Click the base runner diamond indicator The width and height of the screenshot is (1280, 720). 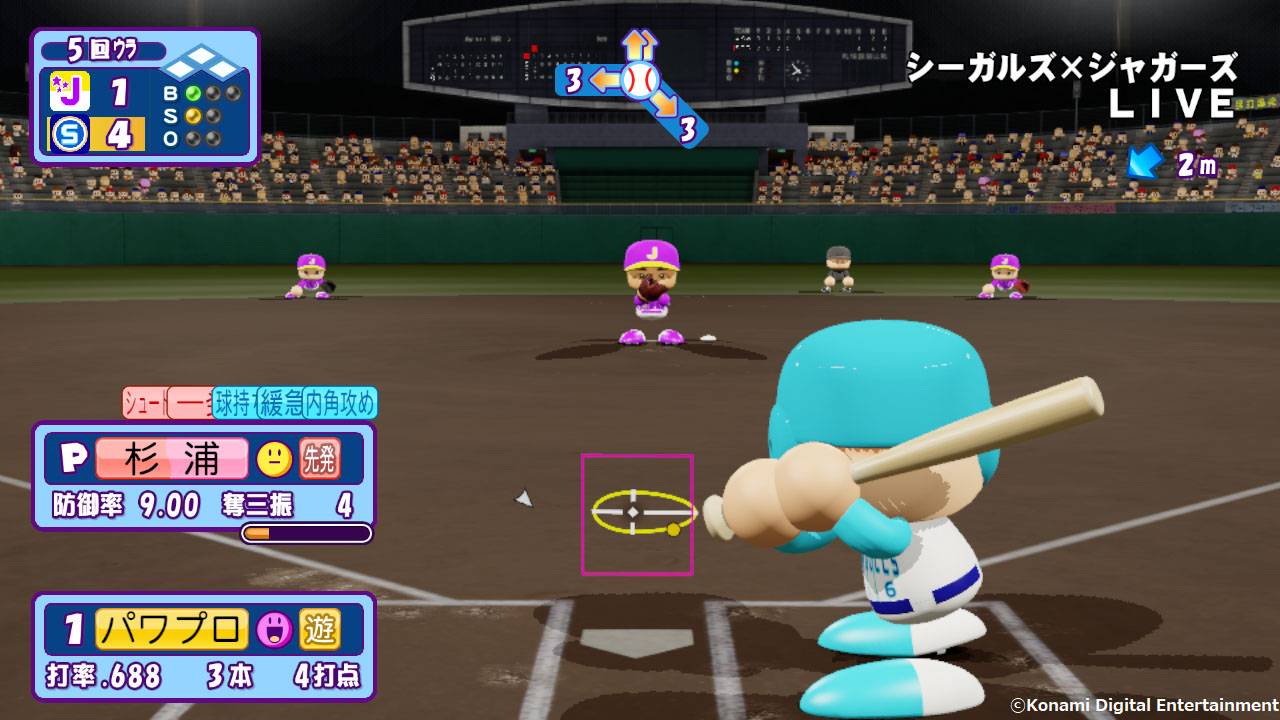tap(204, 65)
